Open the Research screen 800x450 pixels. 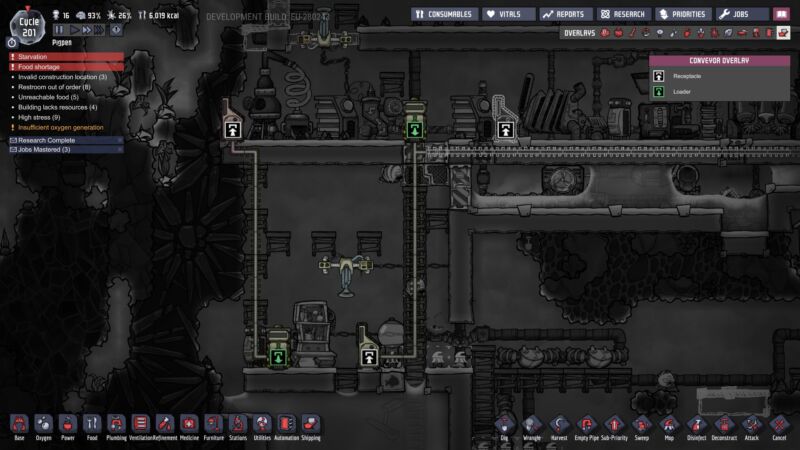pos(624,15)
